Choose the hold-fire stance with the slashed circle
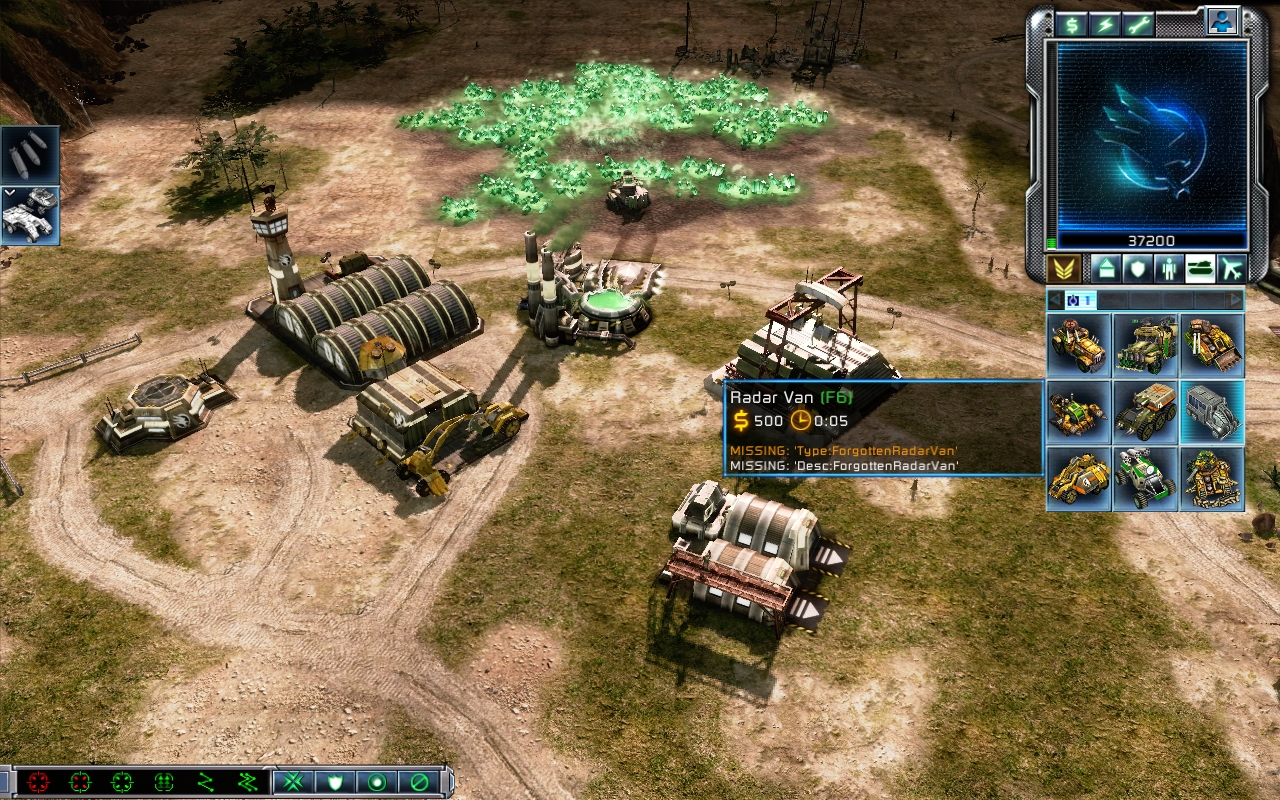The height and width of the screenshot is (800, 1280). point(420,782)
